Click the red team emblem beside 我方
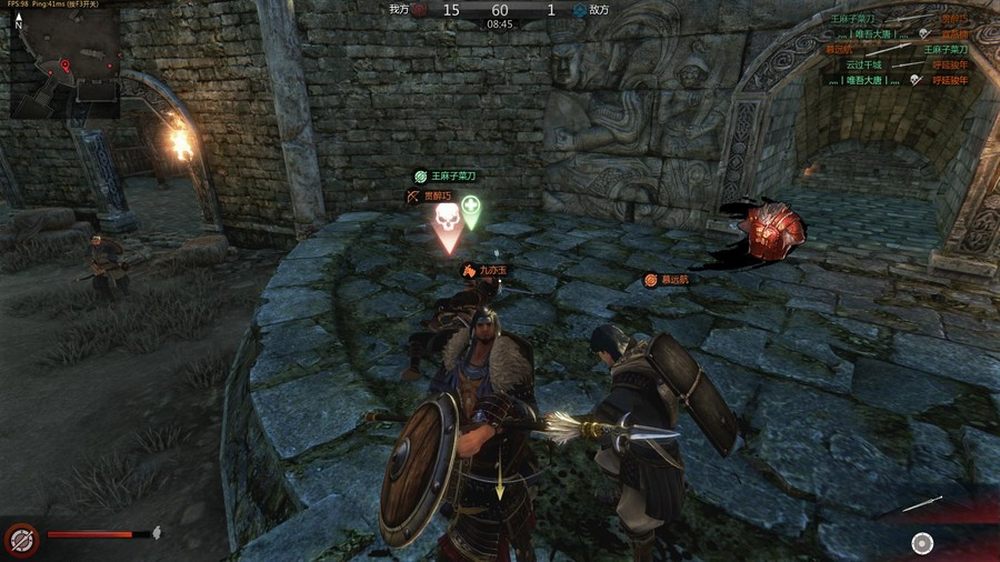 click(x=418, y=10)
